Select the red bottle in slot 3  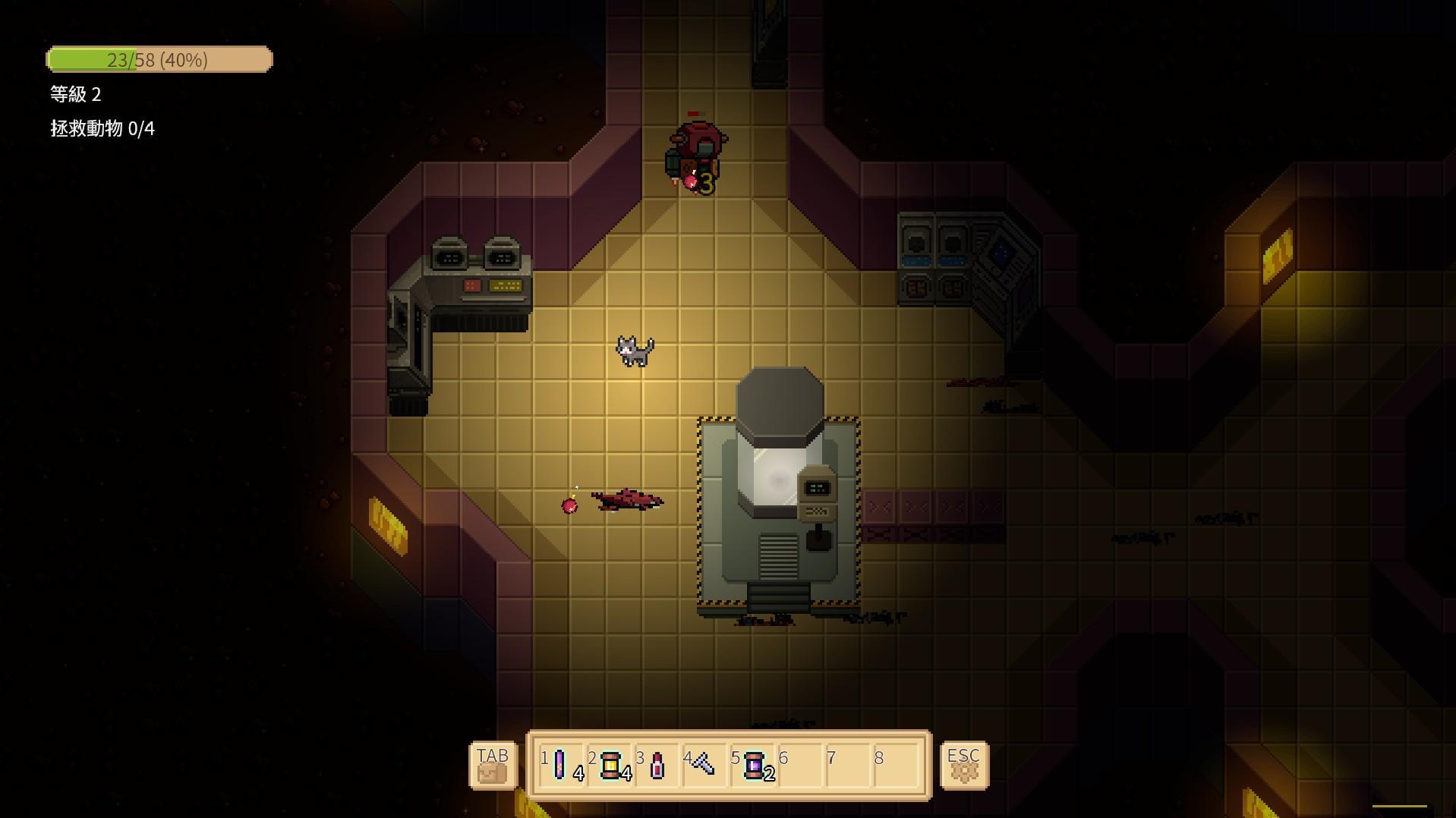point(657,766)
